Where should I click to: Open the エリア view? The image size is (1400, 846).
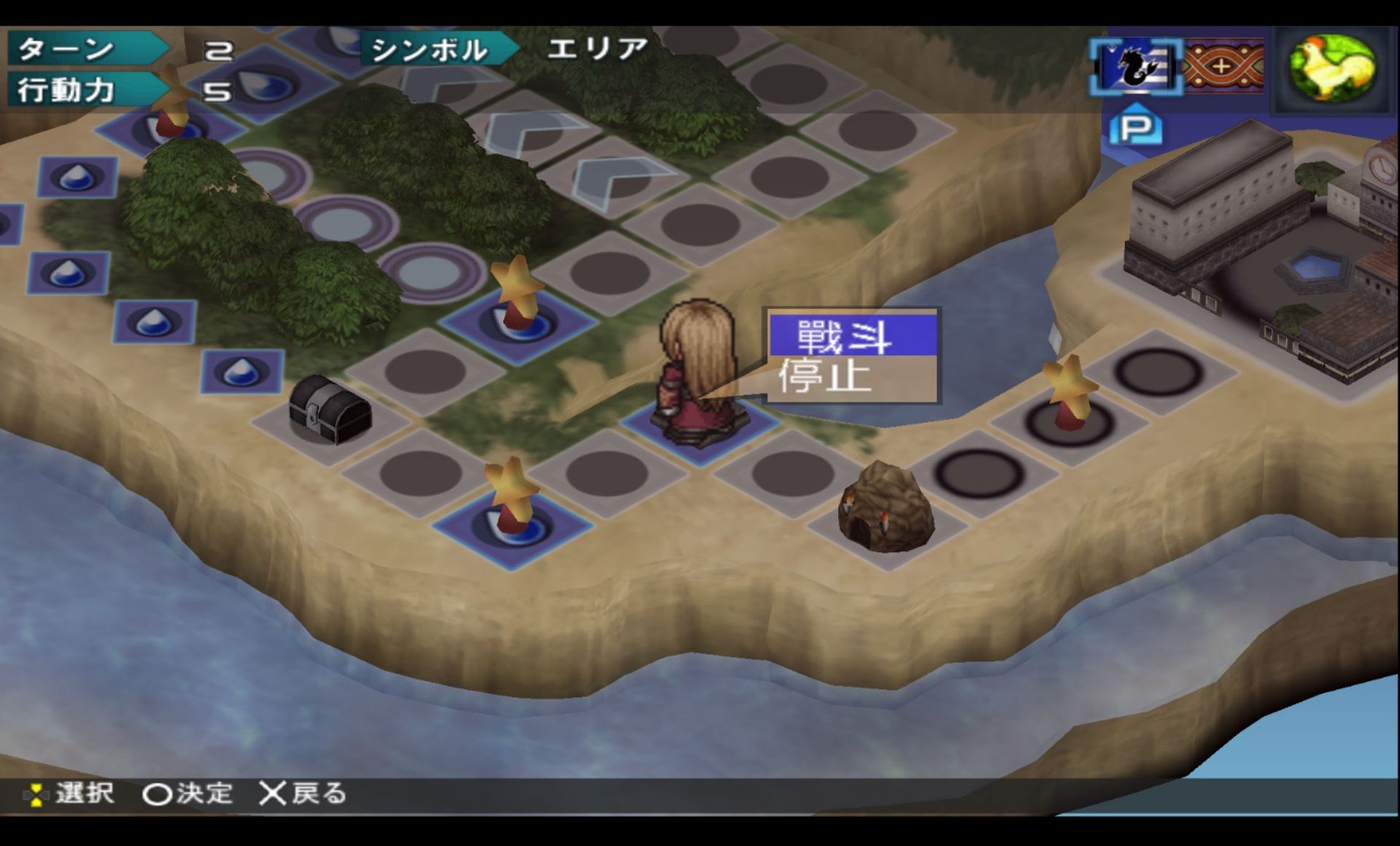[x=597, y=49]
